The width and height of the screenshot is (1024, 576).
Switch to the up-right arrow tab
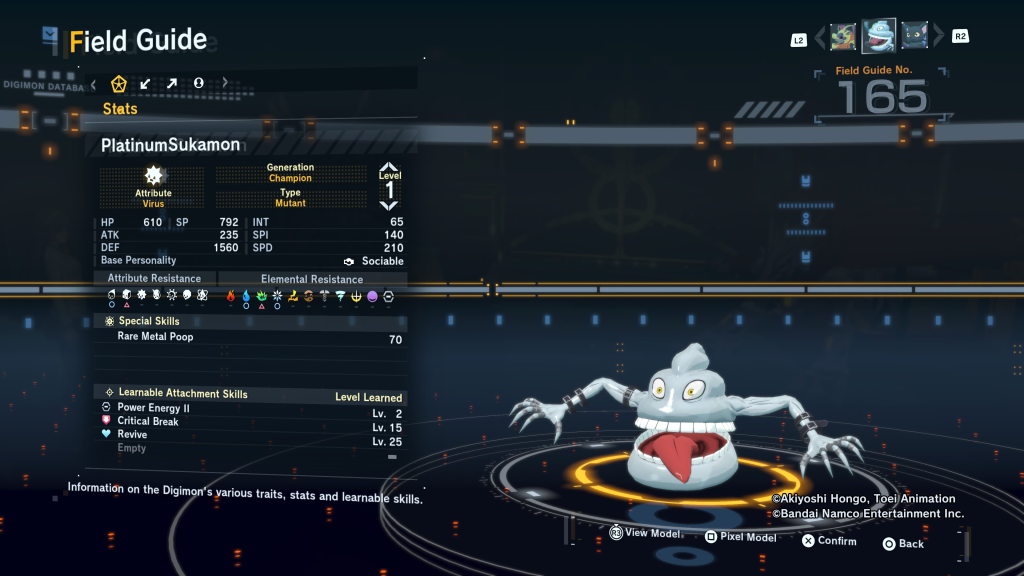pos(172,83)
